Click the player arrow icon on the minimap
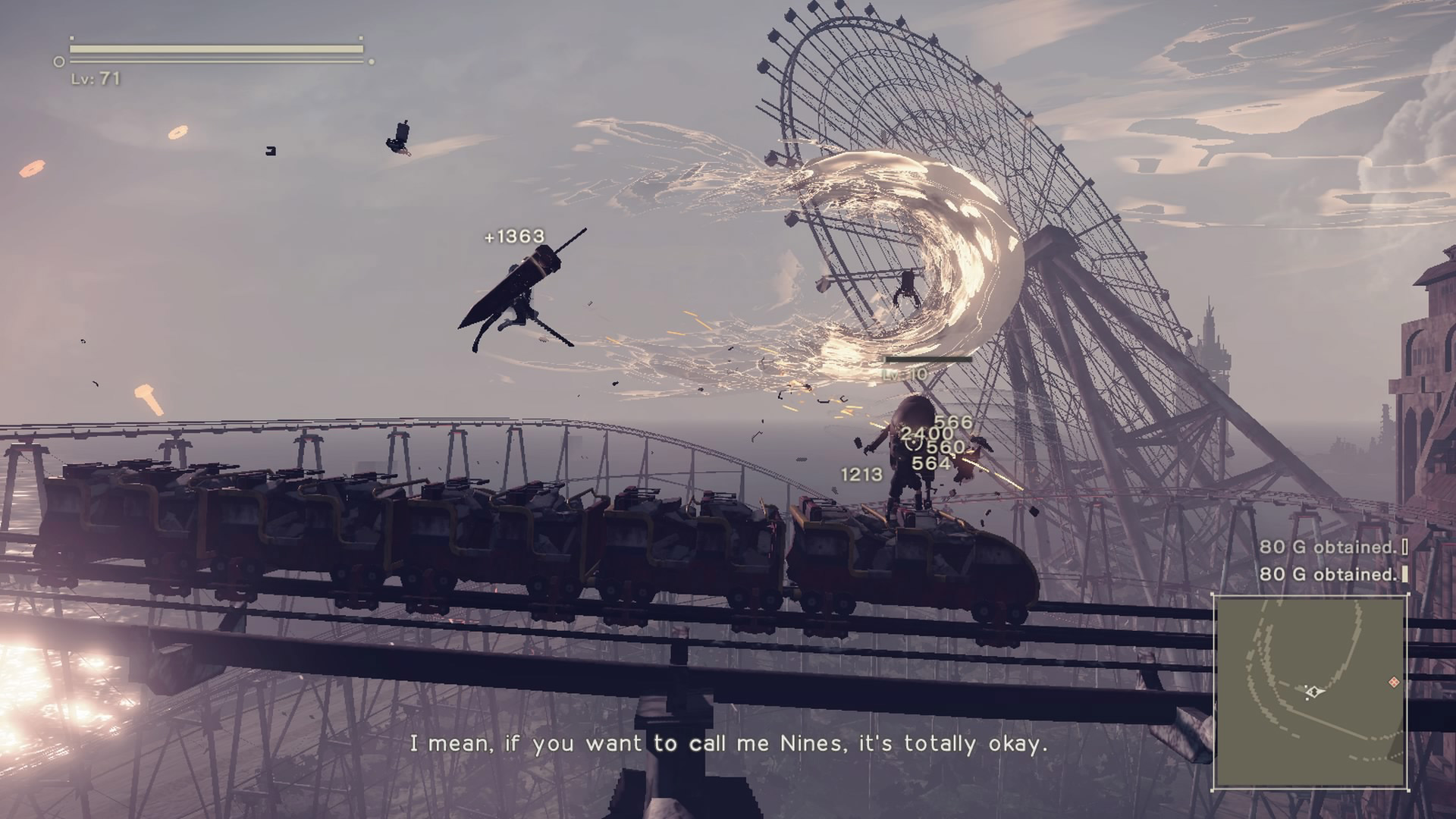The image size is (1456, 819). tap(1314, 692)
